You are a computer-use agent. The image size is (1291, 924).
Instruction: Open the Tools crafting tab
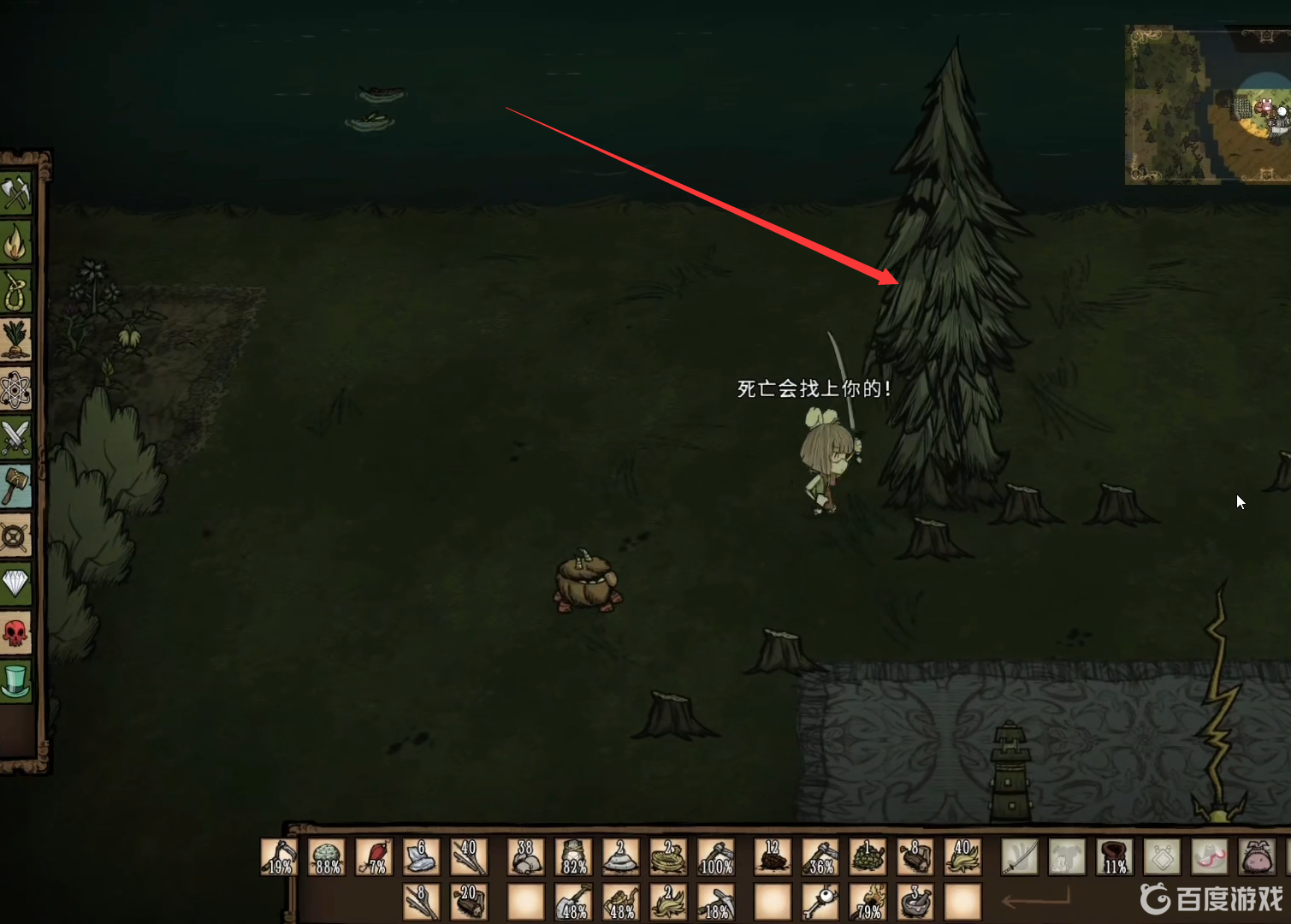pyautogui.click(x=16, y=195)
